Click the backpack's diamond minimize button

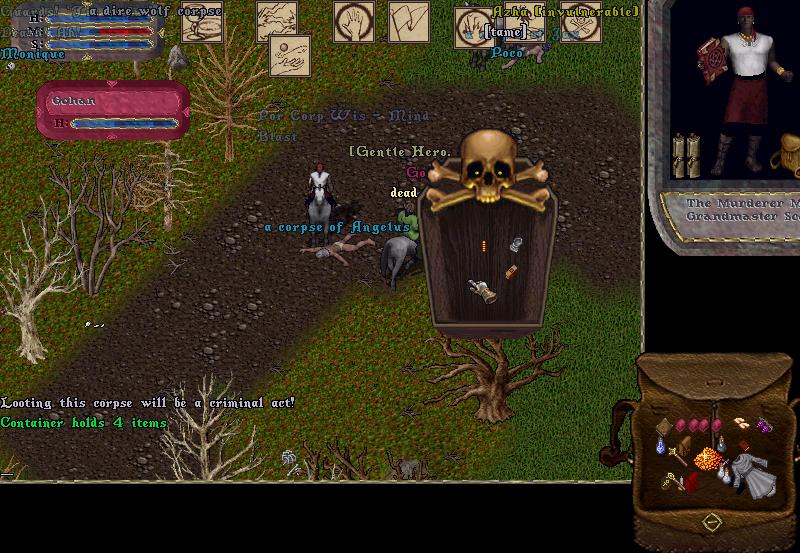(x=711, y=521)
